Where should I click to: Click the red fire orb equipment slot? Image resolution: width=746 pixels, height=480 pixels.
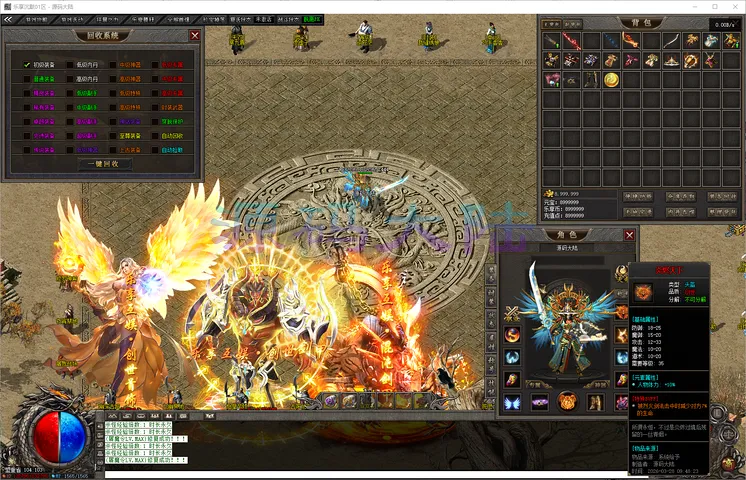click(x=512, y=334)
